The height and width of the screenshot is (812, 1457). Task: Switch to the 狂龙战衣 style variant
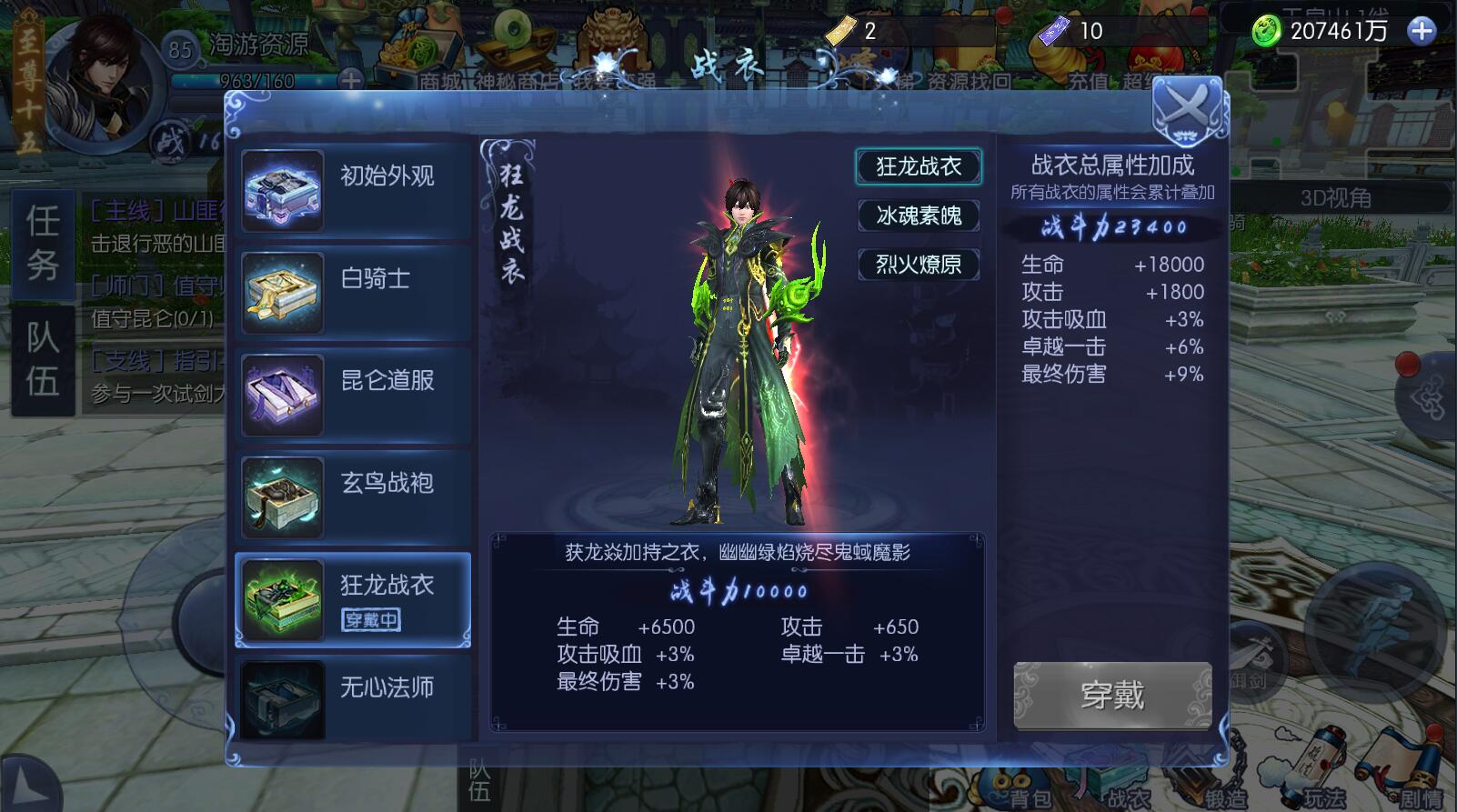(x=919, y=166)
